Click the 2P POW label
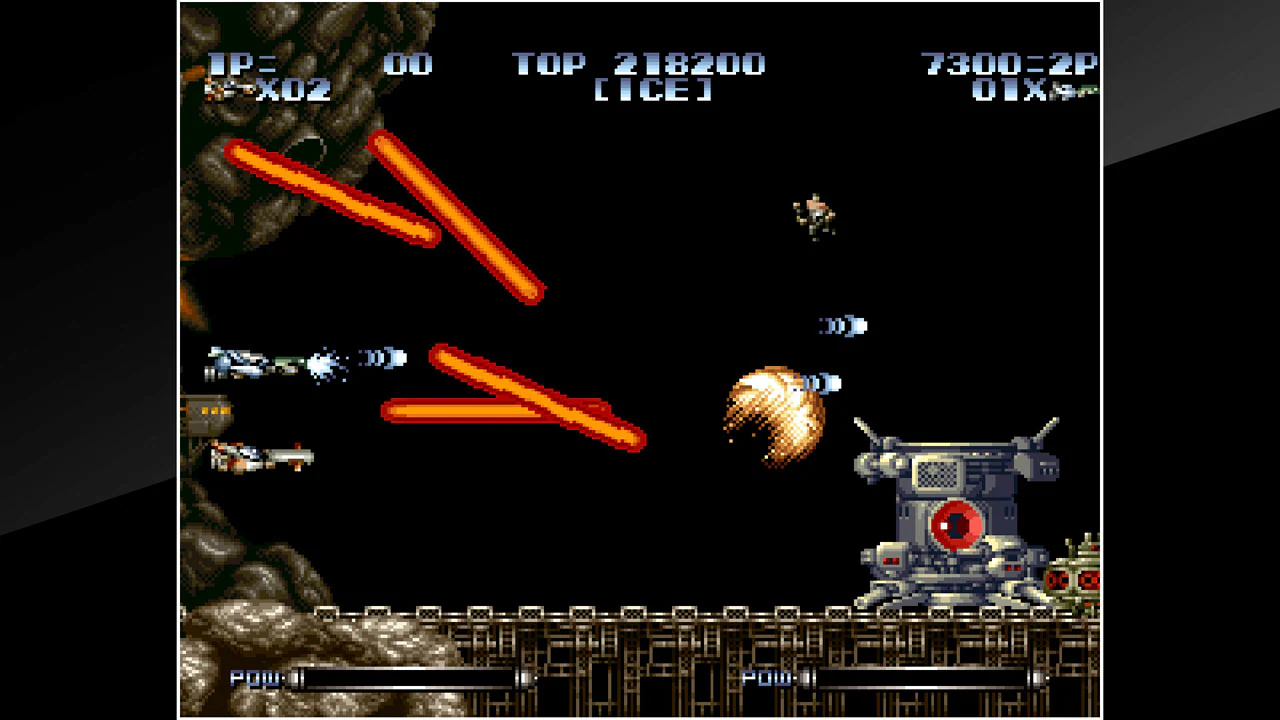 [768, 679]
